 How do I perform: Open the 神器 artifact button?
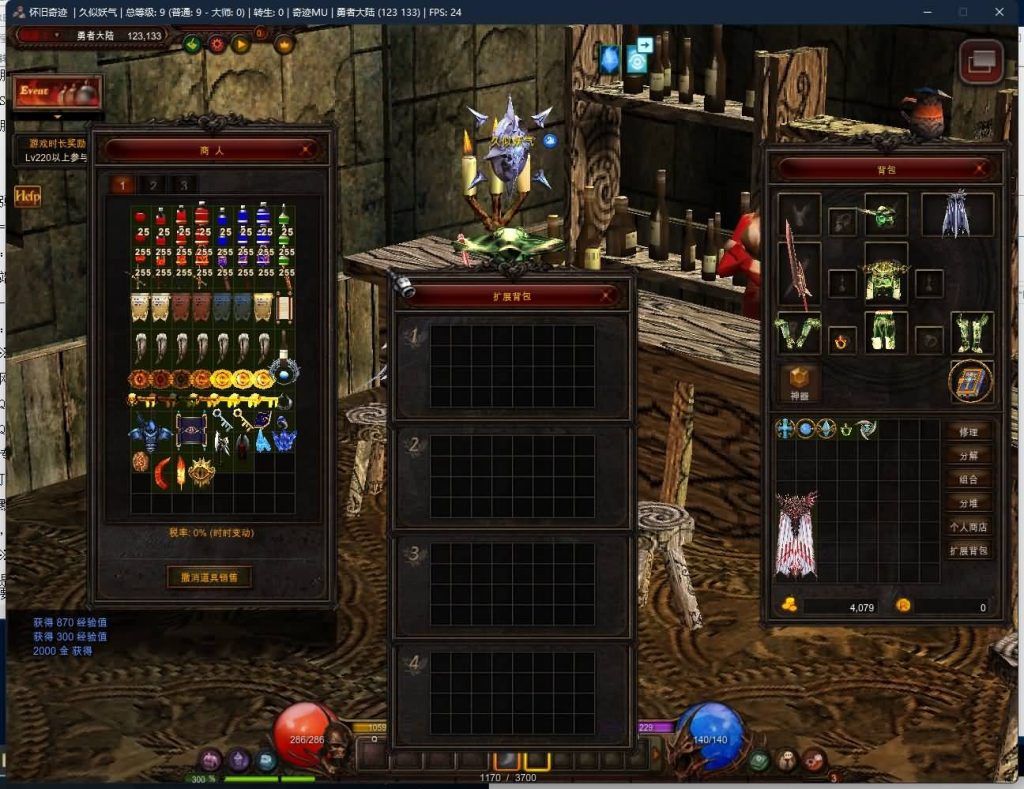pyautogui.click(x=799, y=381)
